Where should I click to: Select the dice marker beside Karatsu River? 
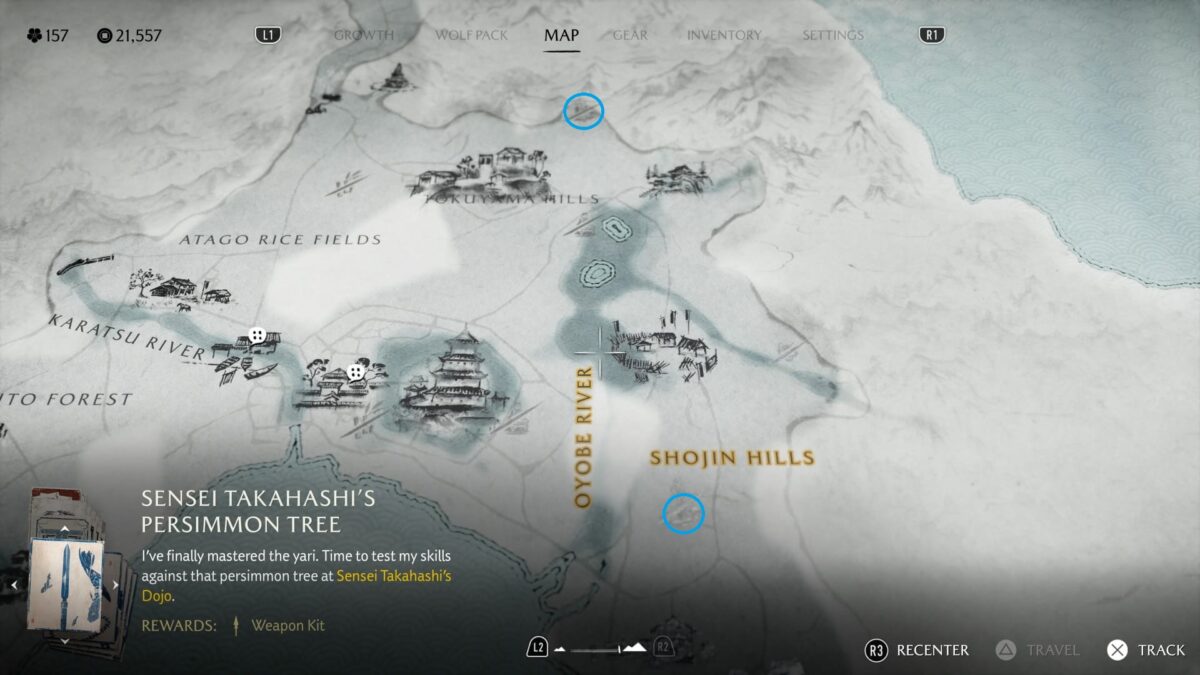(x=257, y=336)
